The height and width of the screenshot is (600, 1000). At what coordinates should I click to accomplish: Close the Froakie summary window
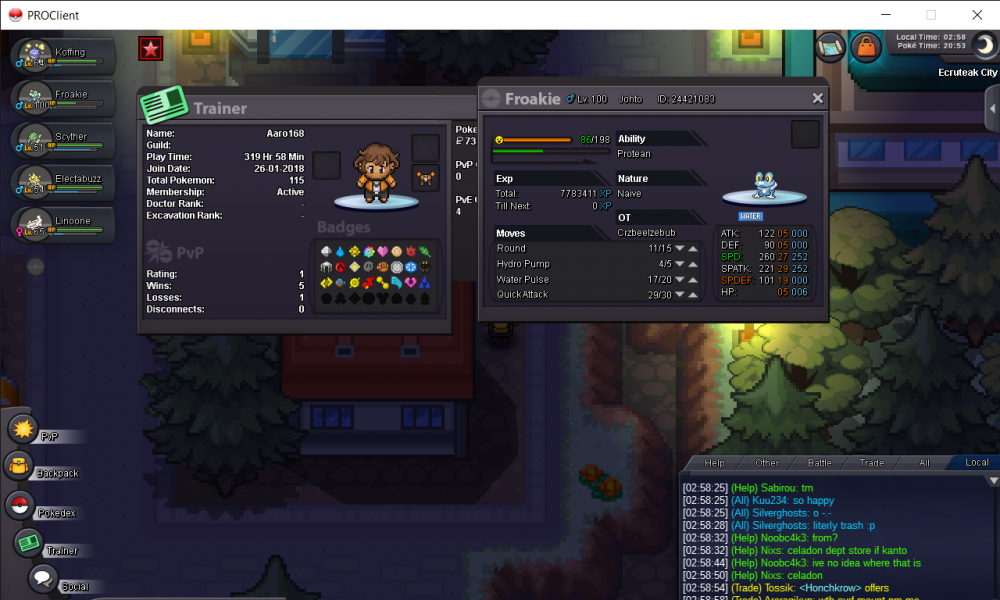(817, 98)
